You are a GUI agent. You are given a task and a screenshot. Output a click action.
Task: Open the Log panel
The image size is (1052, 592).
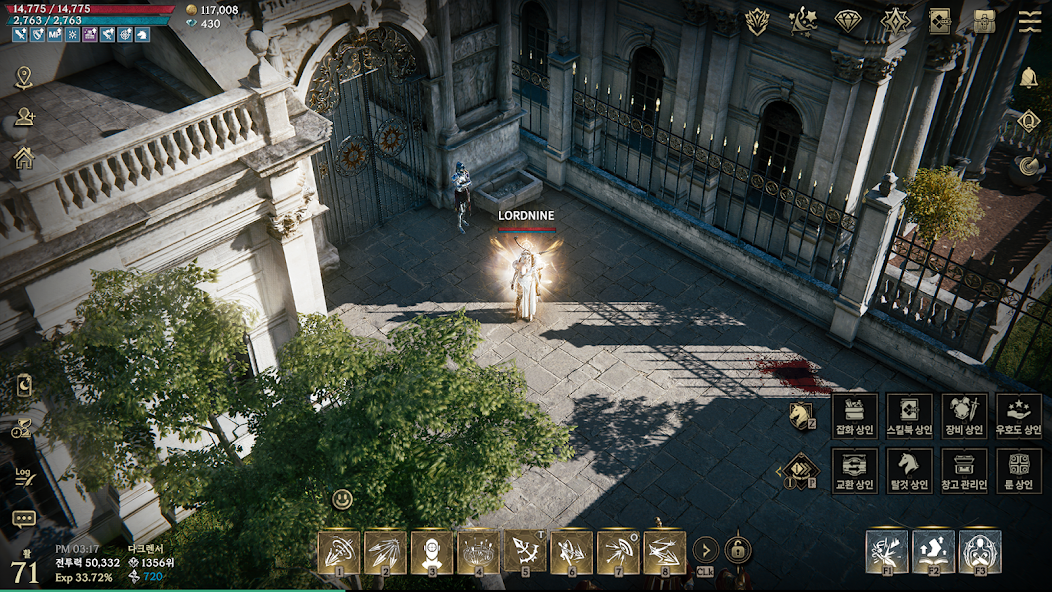24,475
